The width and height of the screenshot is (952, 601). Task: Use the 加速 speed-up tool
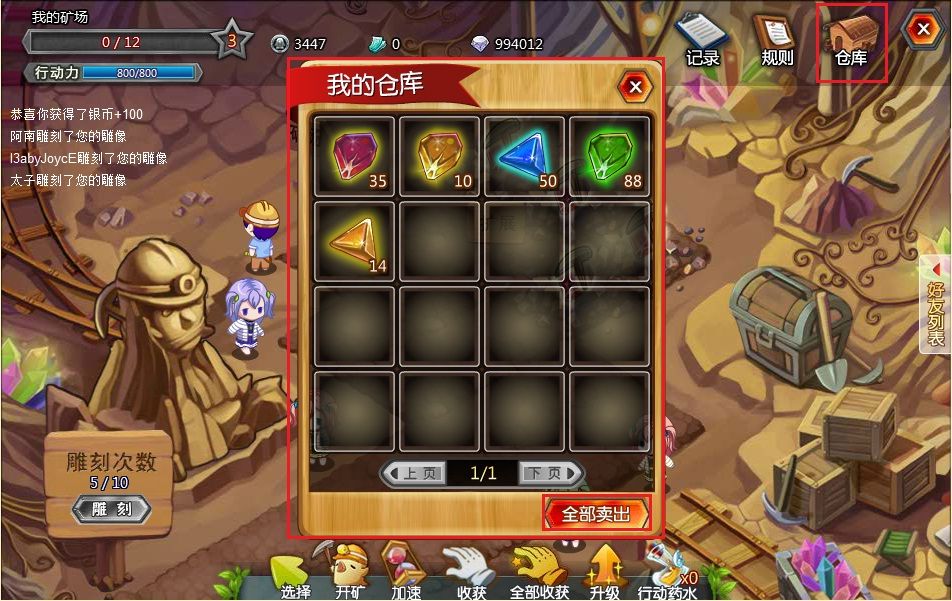405,572
